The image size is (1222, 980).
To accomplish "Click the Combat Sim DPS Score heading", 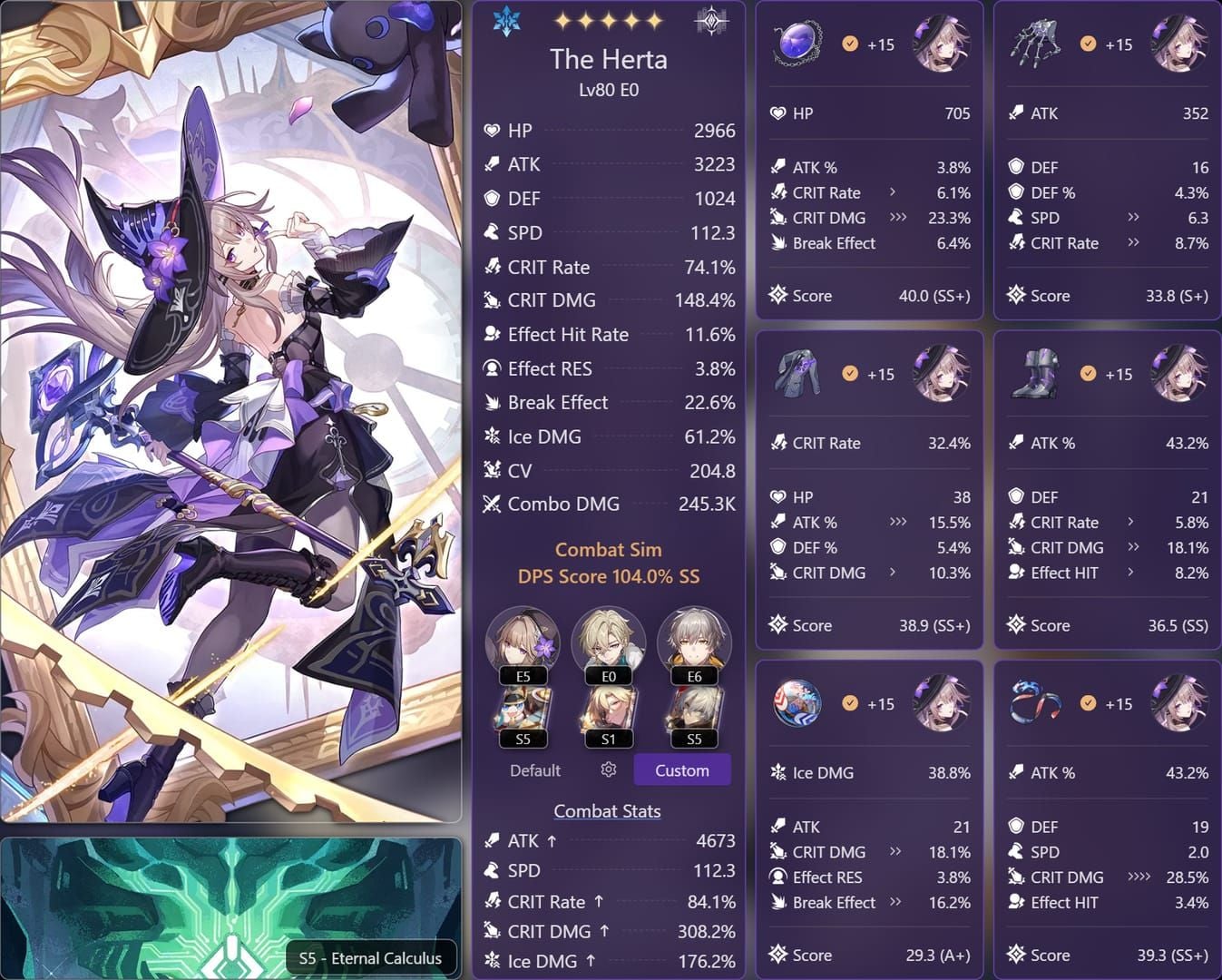I will click(608, 563).
